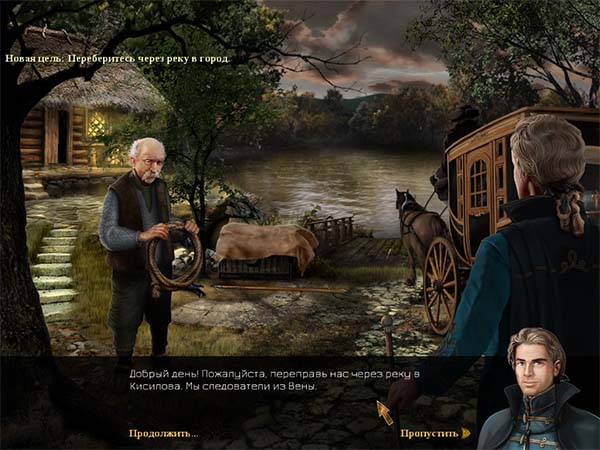Click Продолжить to continue the dialogue

[163, 433]
